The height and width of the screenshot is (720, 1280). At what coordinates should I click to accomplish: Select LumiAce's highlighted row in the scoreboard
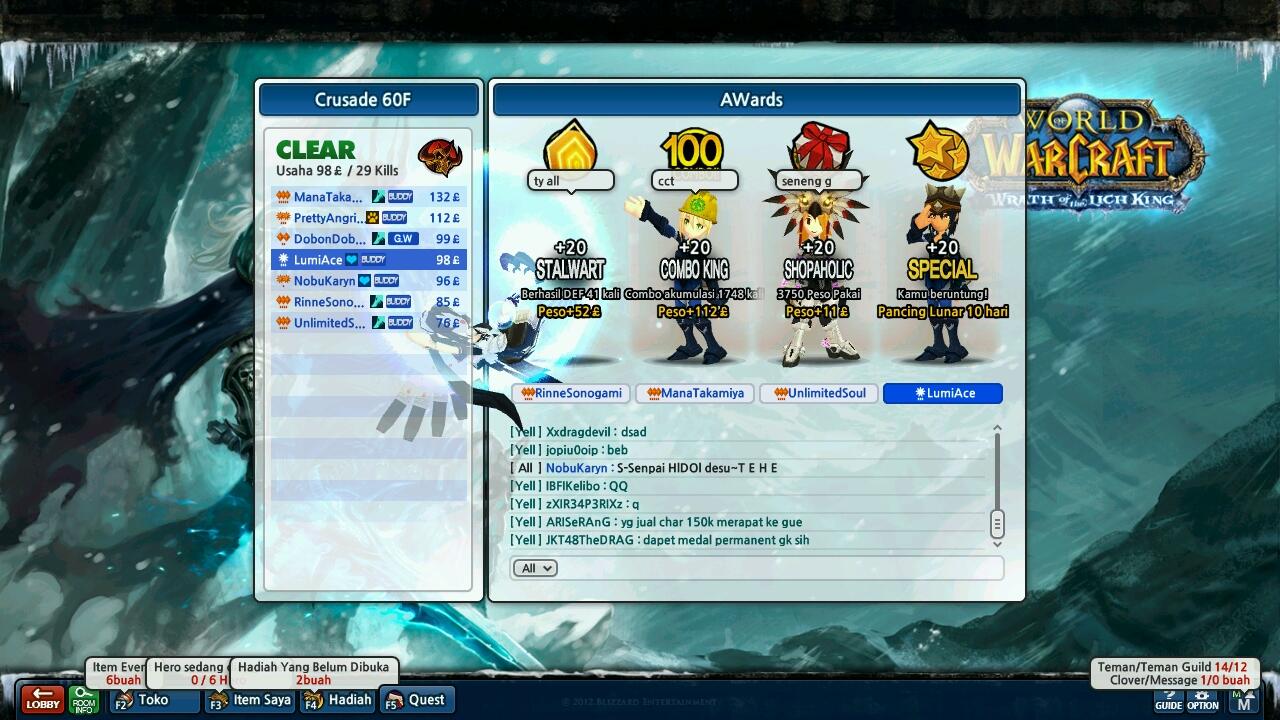(x=368, y=259)
